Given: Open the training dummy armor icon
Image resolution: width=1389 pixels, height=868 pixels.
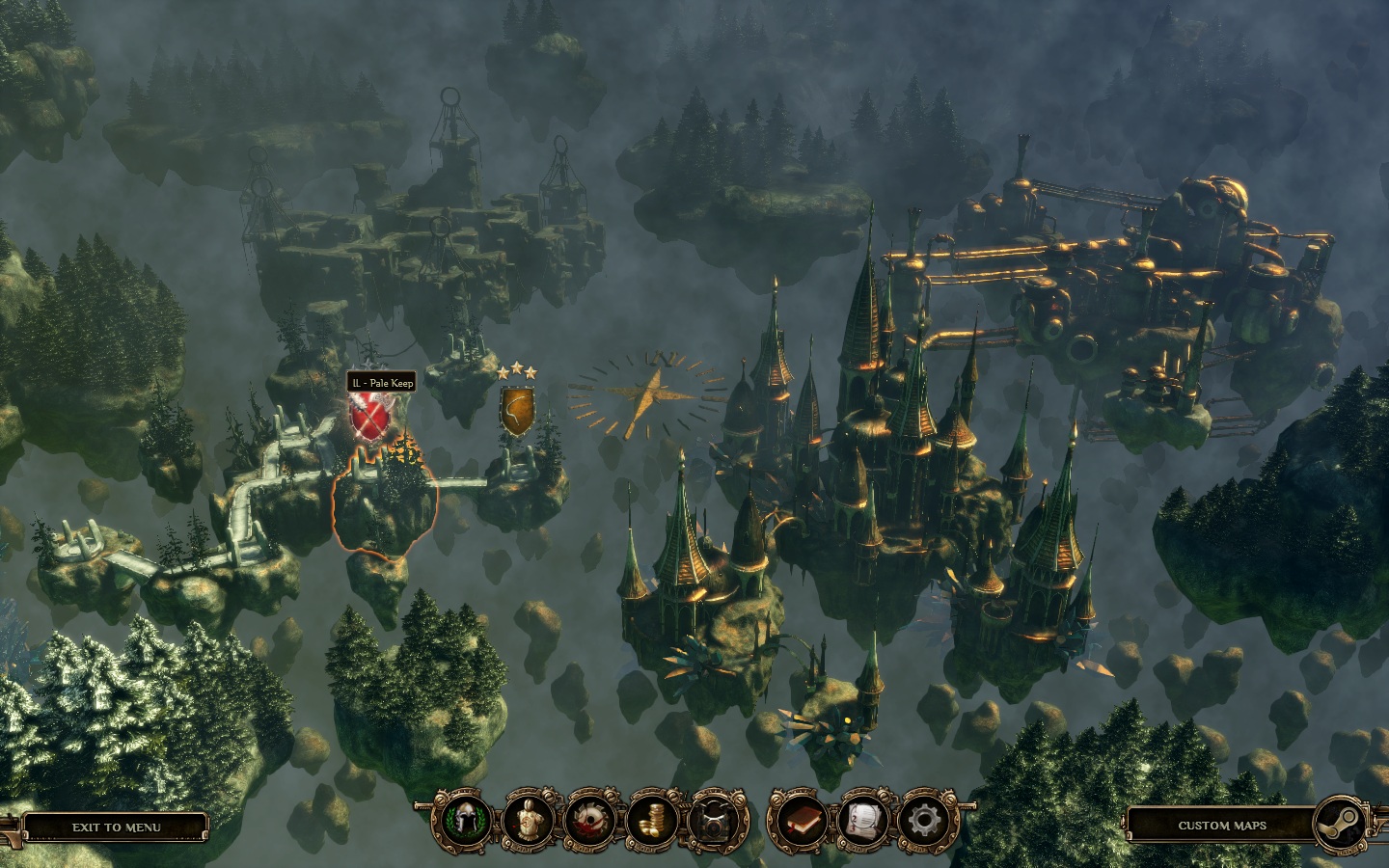Looking at the screenshot, I should (x=526, y=822).
